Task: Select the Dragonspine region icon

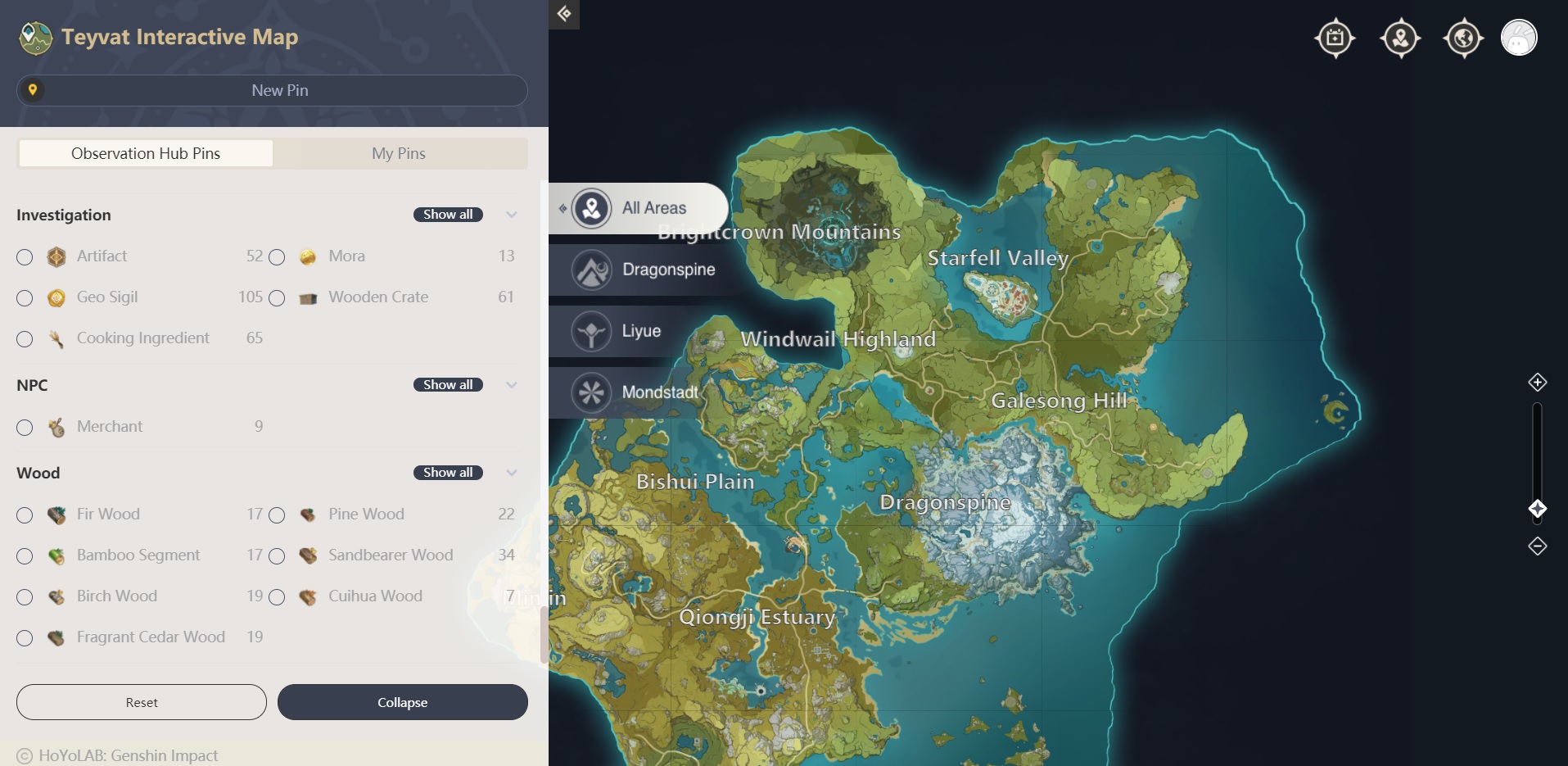Action: (592, 270)
